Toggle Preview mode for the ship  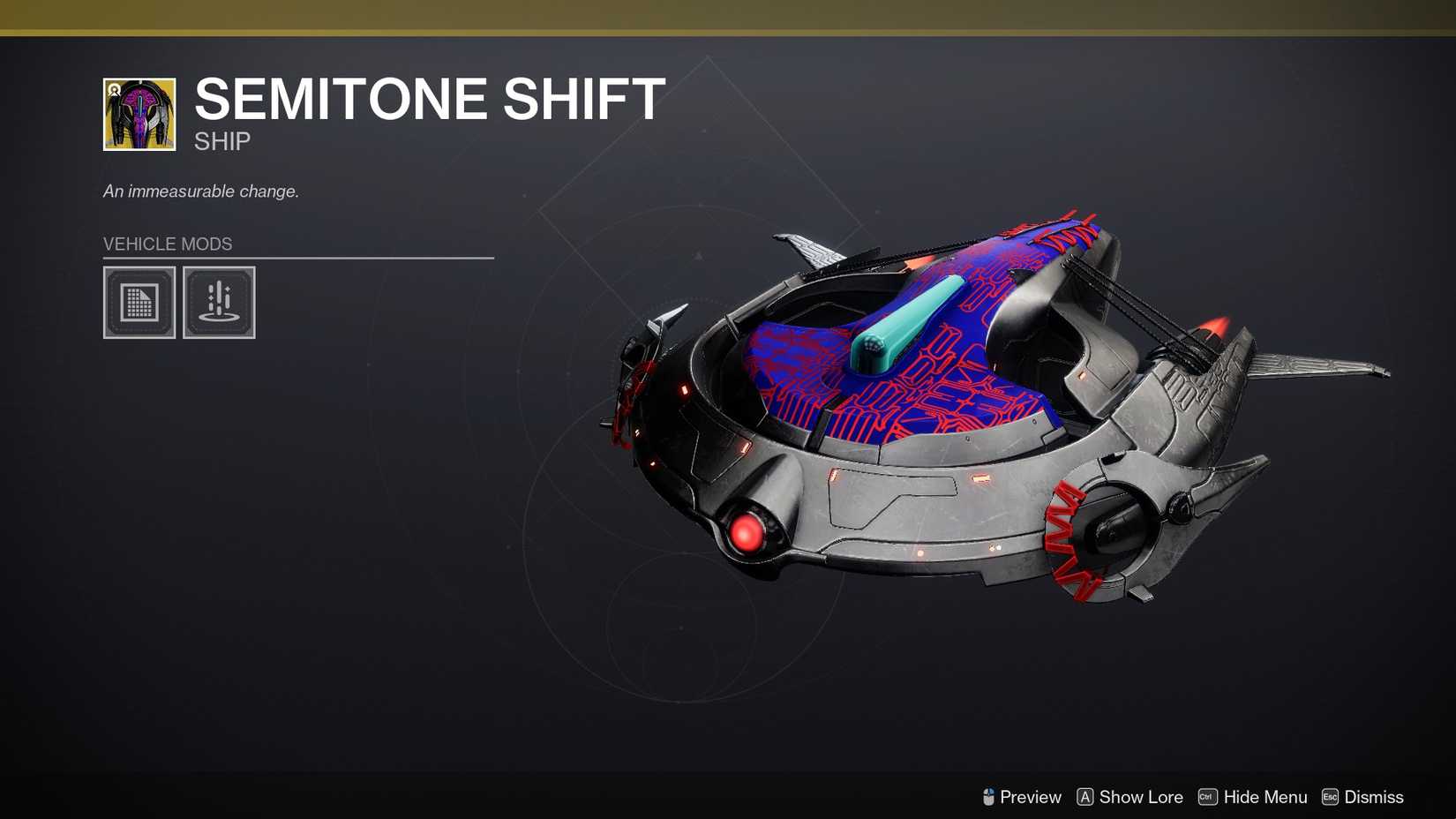pyautogui.click(x=1030, y=797)
